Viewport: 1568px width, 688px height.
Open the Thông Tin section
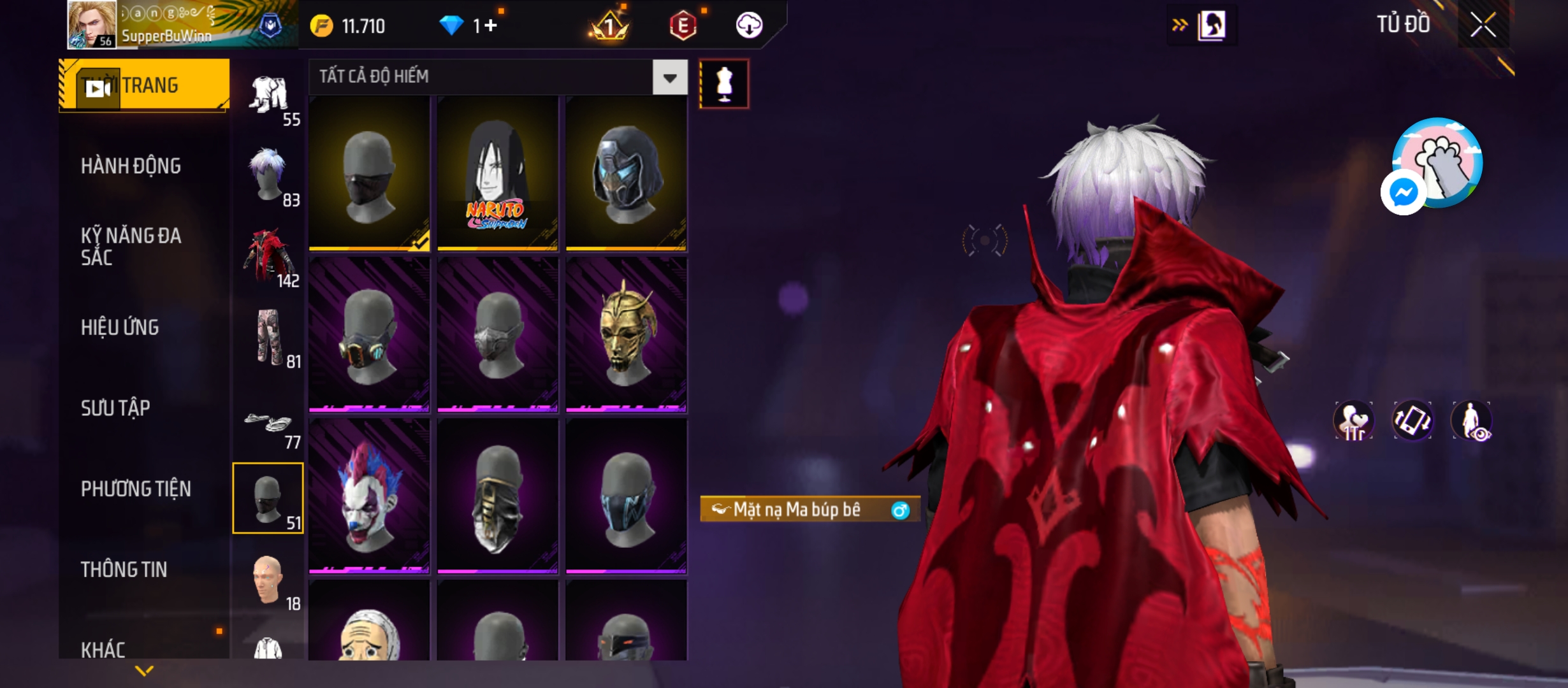124,570
